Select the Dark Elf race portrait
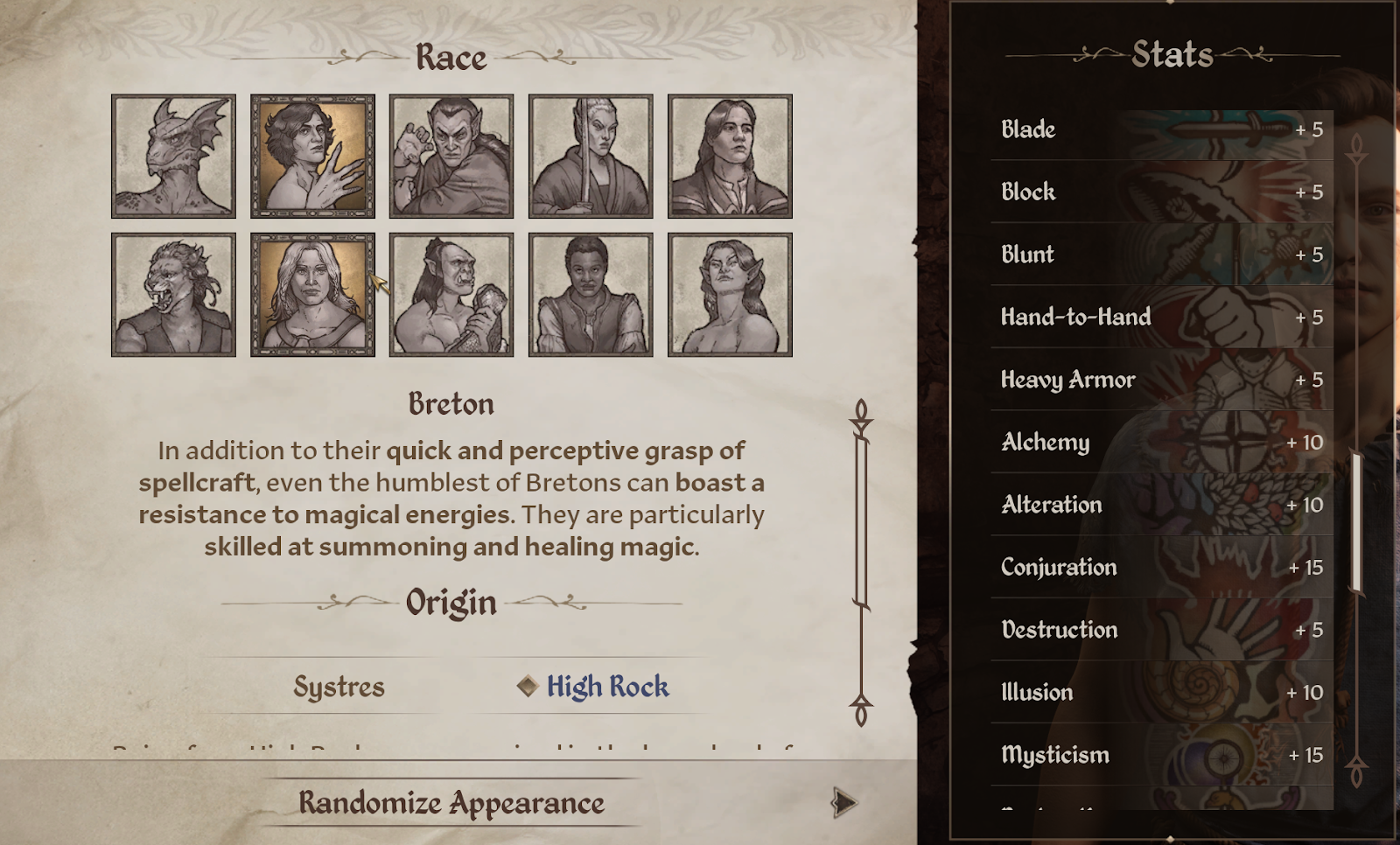Viewport: 1400px width, 845px height. (451, 156)
